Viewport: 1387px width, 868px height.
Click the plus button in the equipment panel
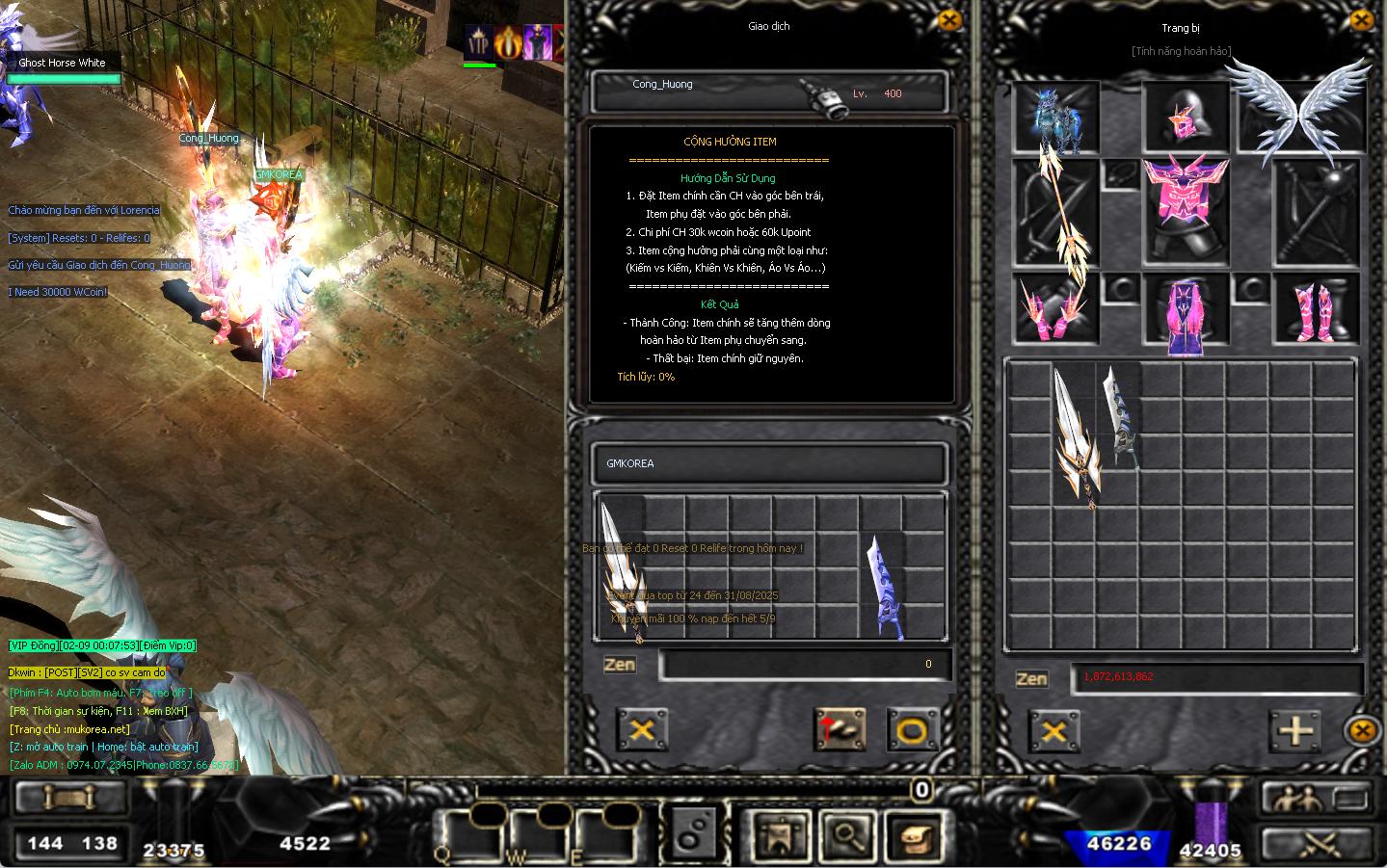1294,730
